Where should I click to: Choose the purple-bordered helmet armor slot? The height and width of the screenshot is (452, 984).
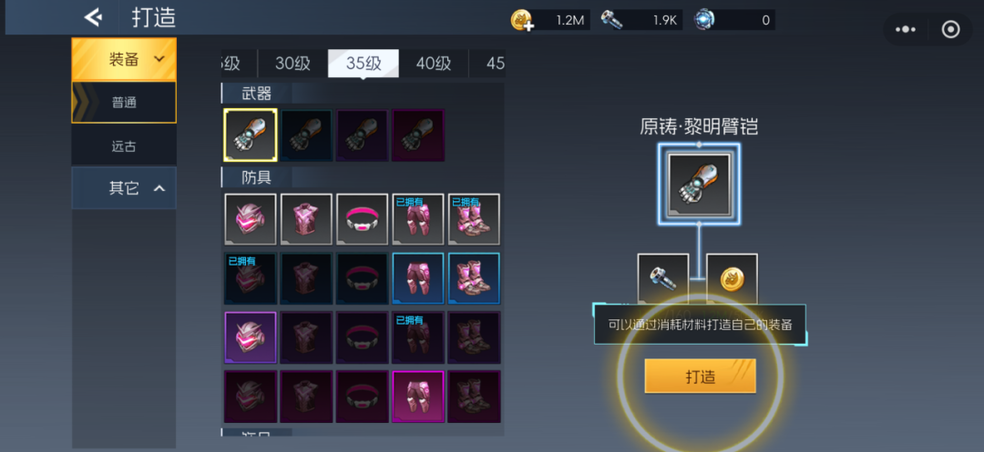click(x=251, y=337)
